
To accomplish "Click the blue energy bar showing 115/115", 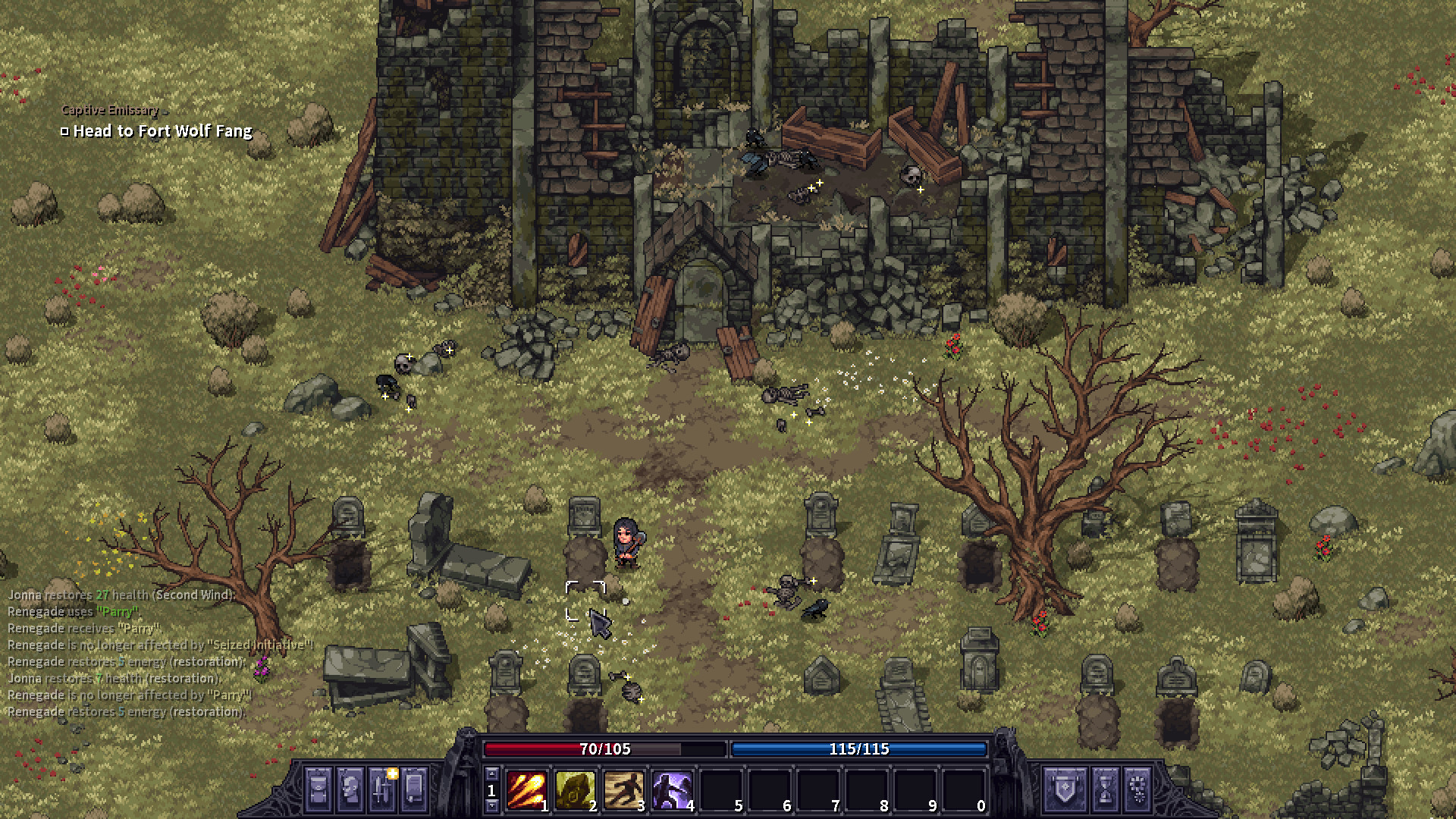I will pyautogui.click(x=858, y=748).
